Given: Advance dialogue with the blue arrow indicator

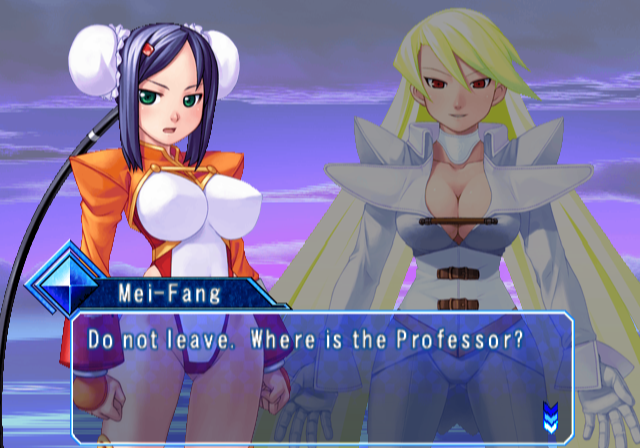Looking at the screenshot, I should point(549,413).
